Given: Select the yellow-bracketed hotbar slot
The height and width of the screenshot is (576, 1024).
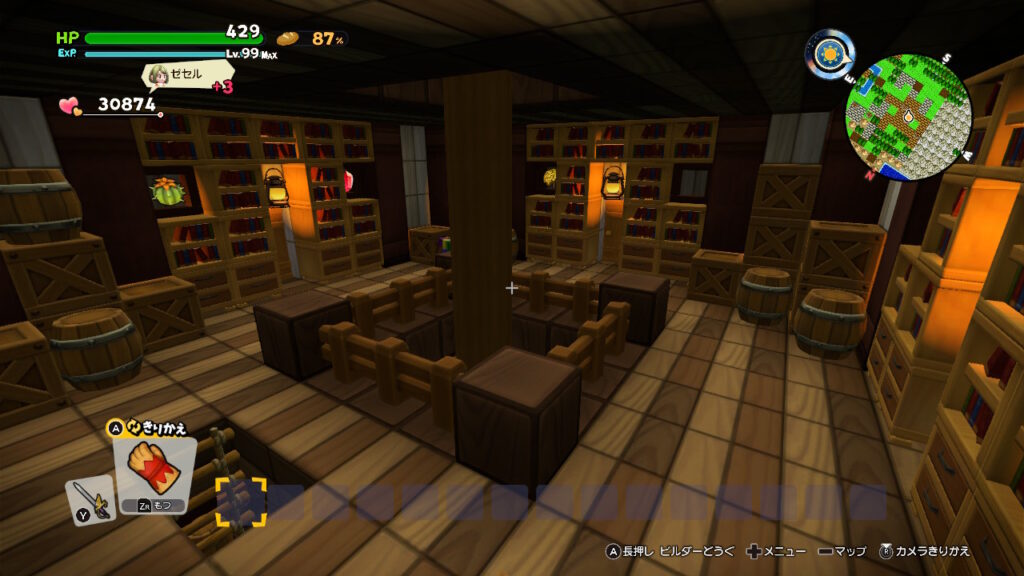Looking at the screenshot, I should tap(241, 502).
